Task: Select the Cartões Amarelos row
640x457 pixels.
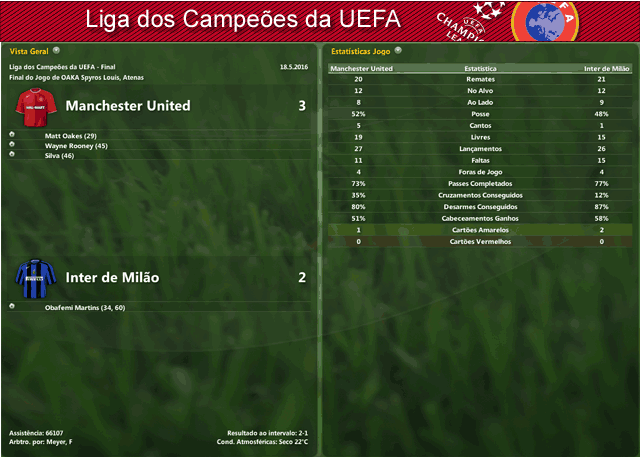Action: (480, 230)
